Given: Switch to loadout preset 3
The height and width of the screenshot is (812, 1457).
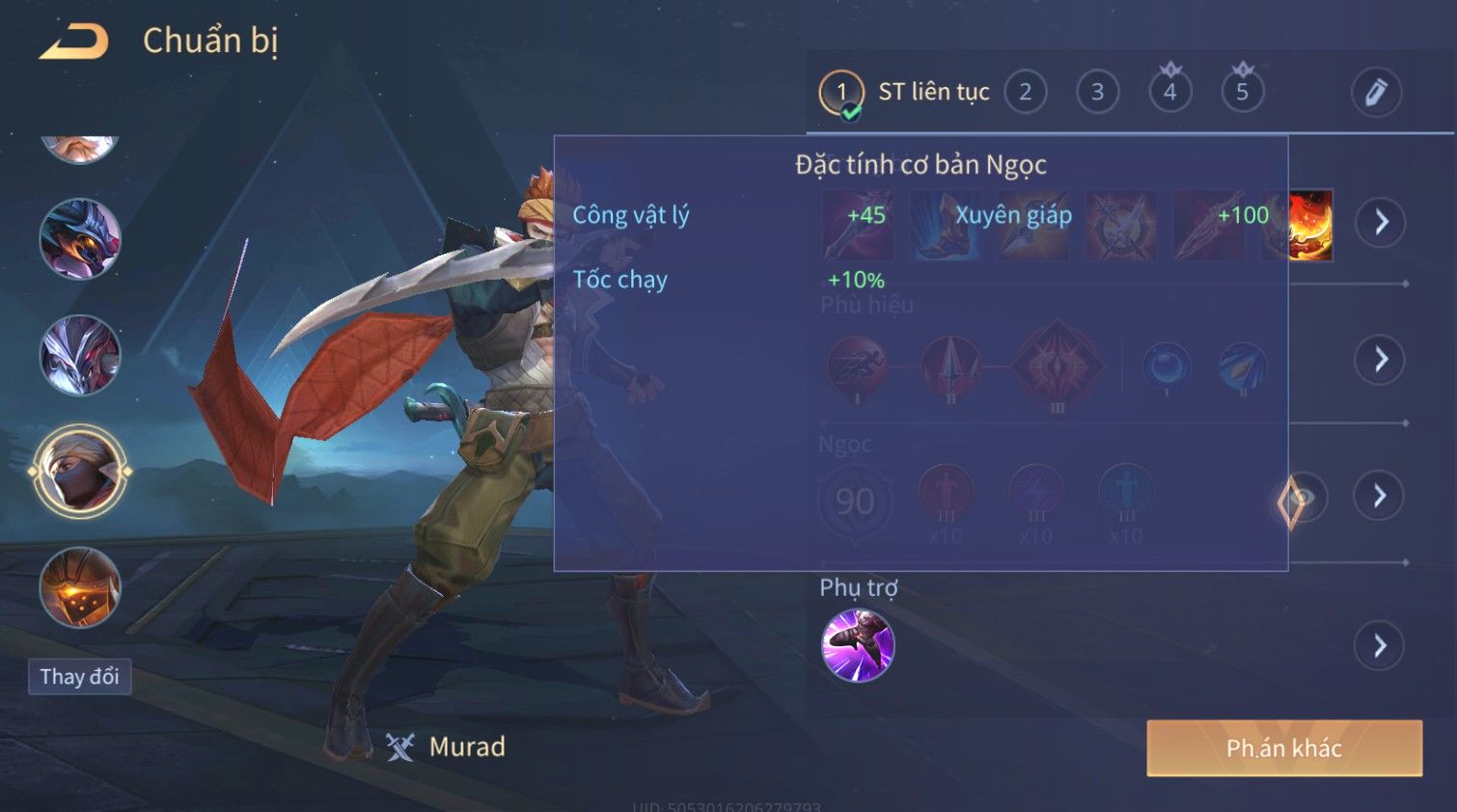Looking at the screenshot, I should [x=1097, y=93].
